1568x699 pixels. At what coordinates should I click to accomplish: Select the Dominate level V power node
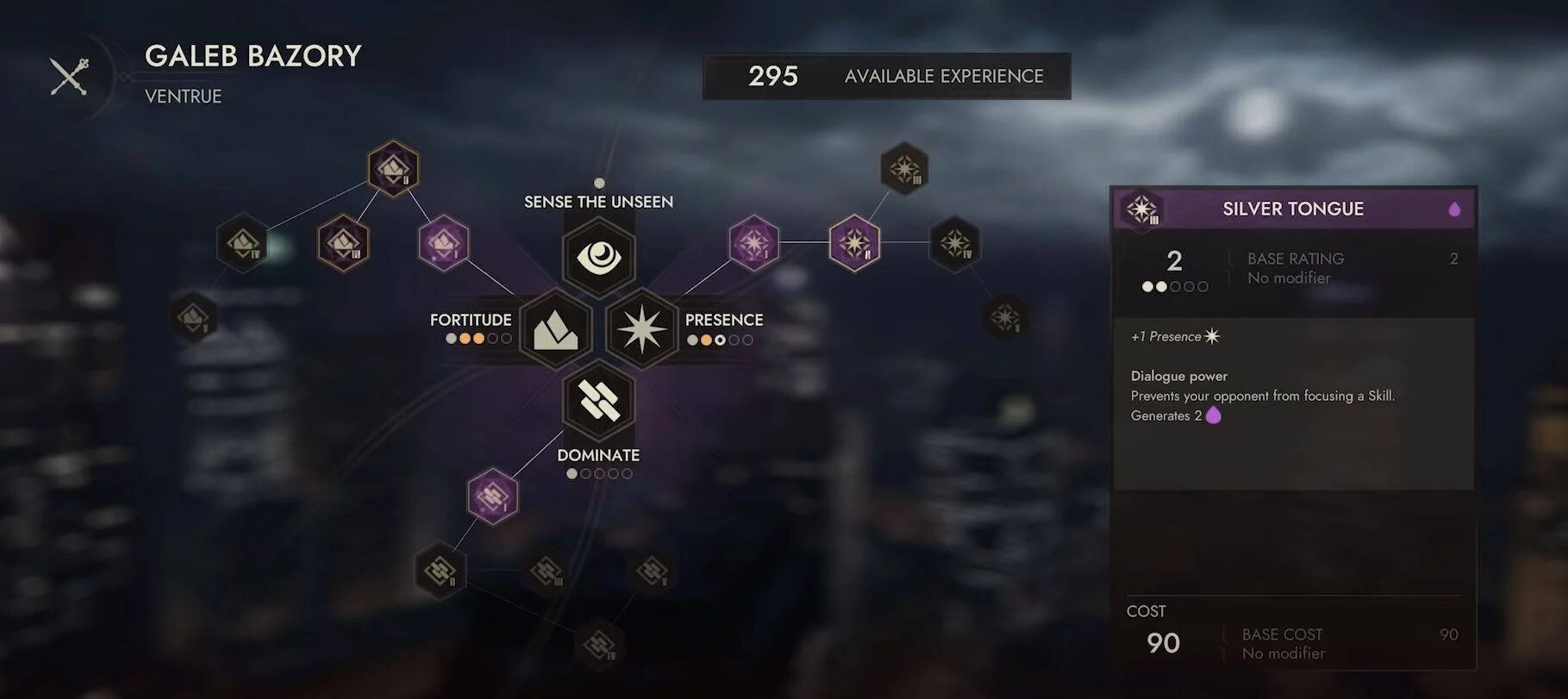(x=652, y=570)
